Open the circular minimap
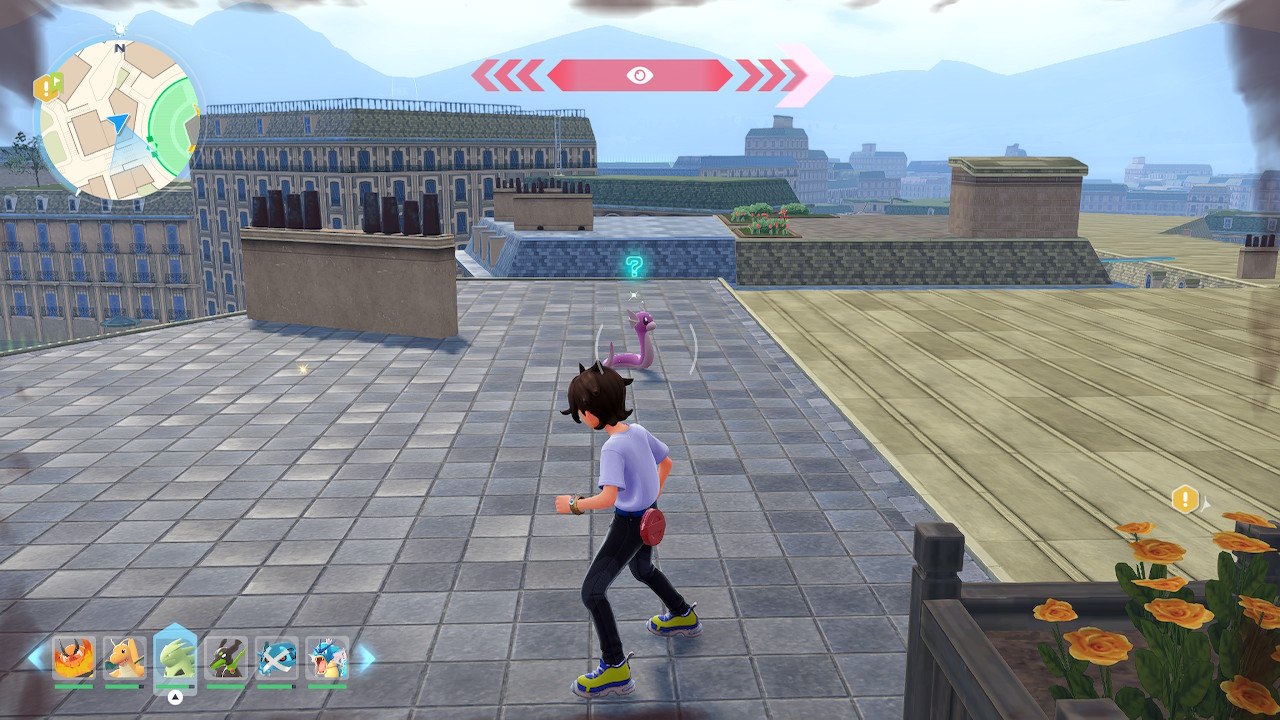This screenshot has width=1280, height=720. tap(118, 120)
